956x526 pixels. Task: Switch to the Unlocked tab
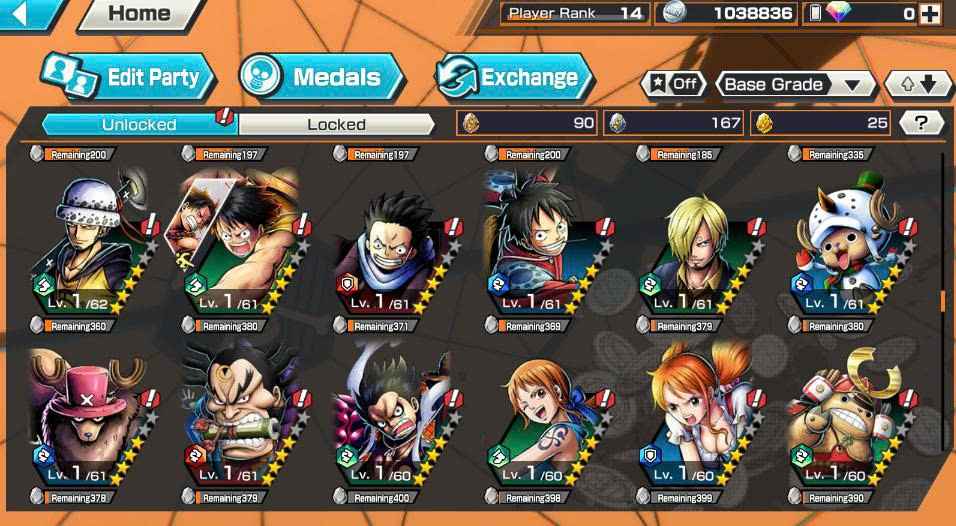(139, 124)
